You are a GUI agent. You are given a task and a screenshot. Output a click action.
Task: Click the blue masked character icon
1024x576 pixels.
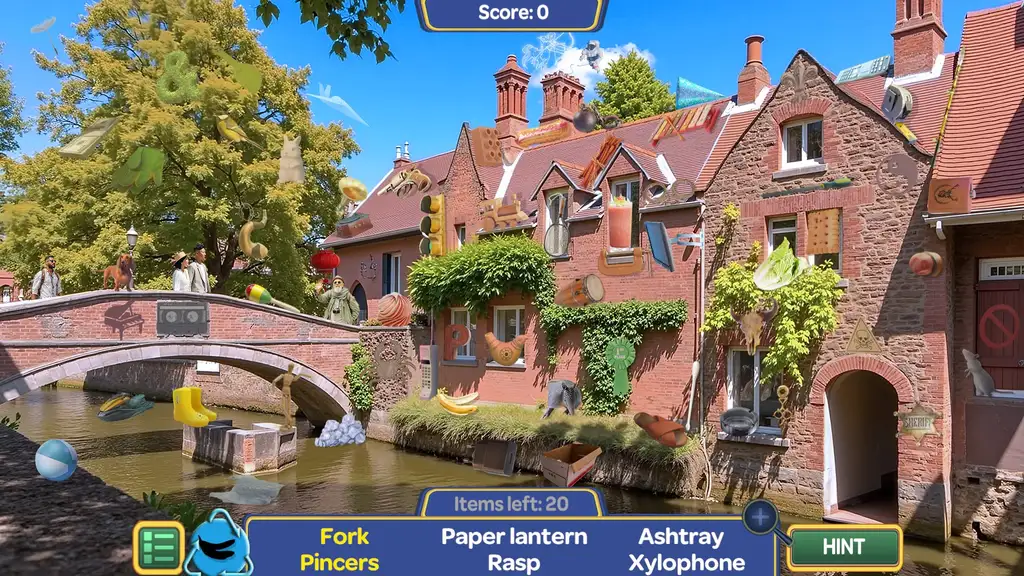217,546
